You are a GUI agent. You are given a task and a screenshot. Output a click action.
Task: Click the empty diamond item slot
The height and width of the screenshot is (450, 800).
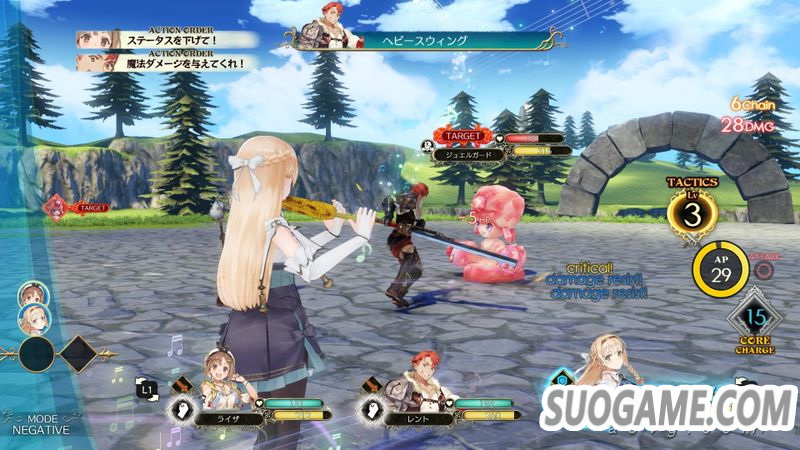(79, 353)
